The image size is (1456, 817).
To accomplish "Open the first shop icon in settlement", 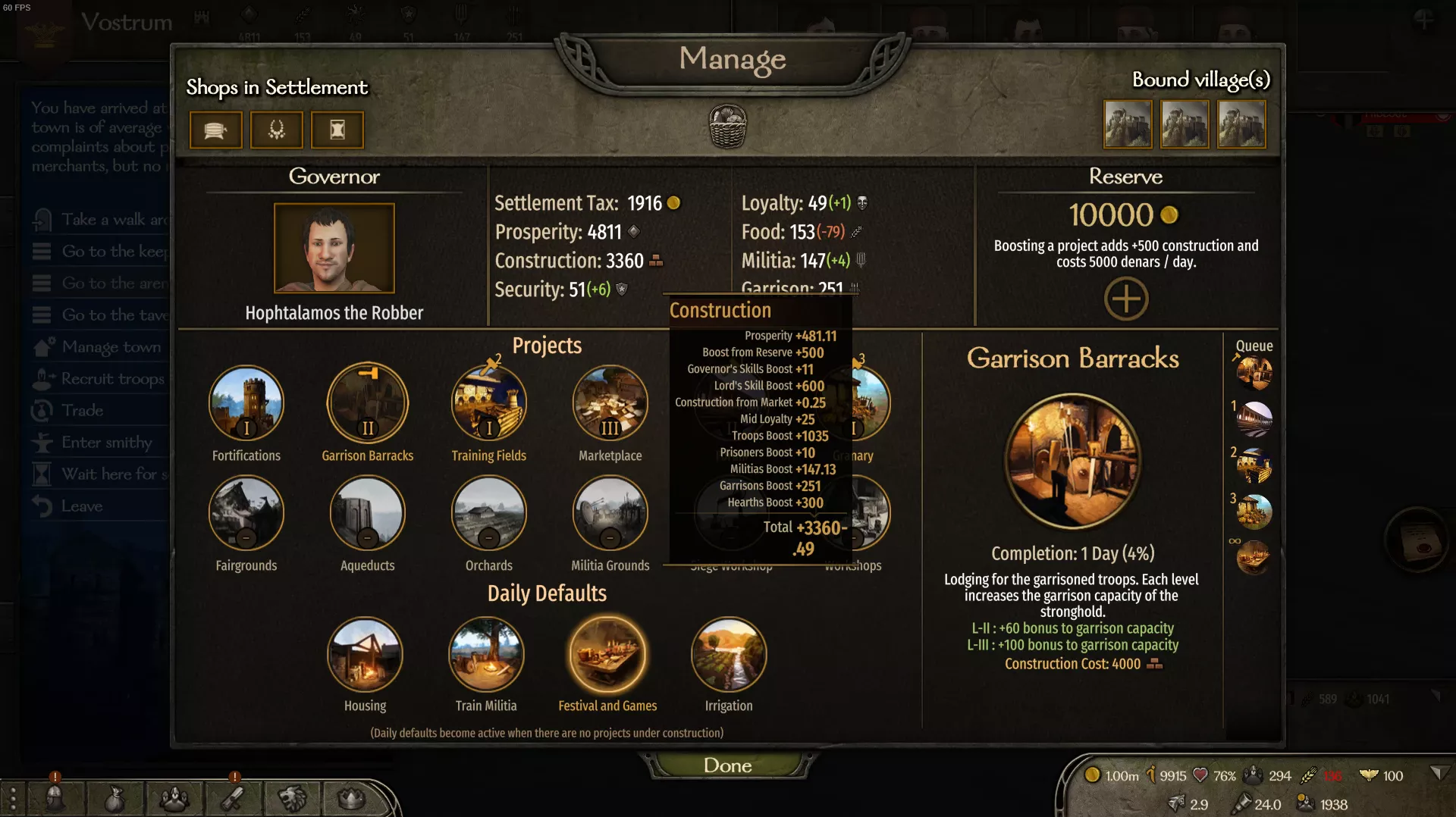I will [x=216, y=130].
